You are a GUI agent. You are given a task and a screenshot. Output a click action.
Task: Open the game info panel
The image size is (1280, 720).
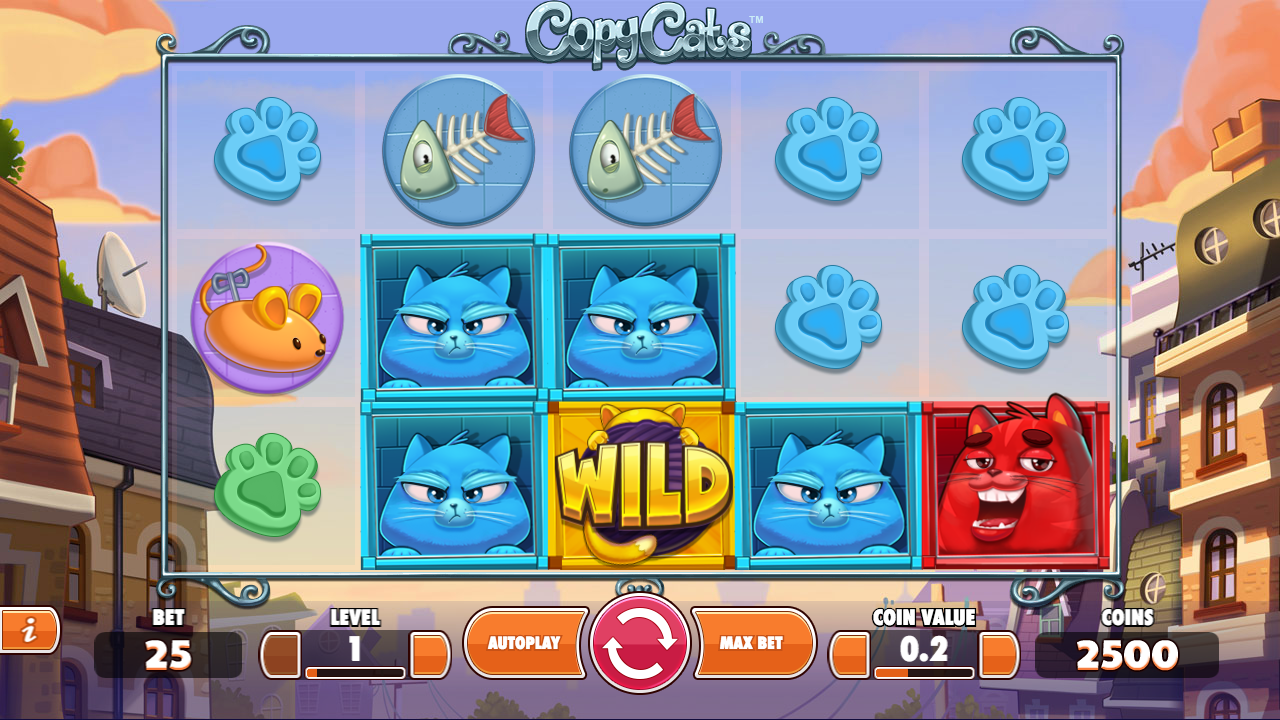tap(29, 630)
